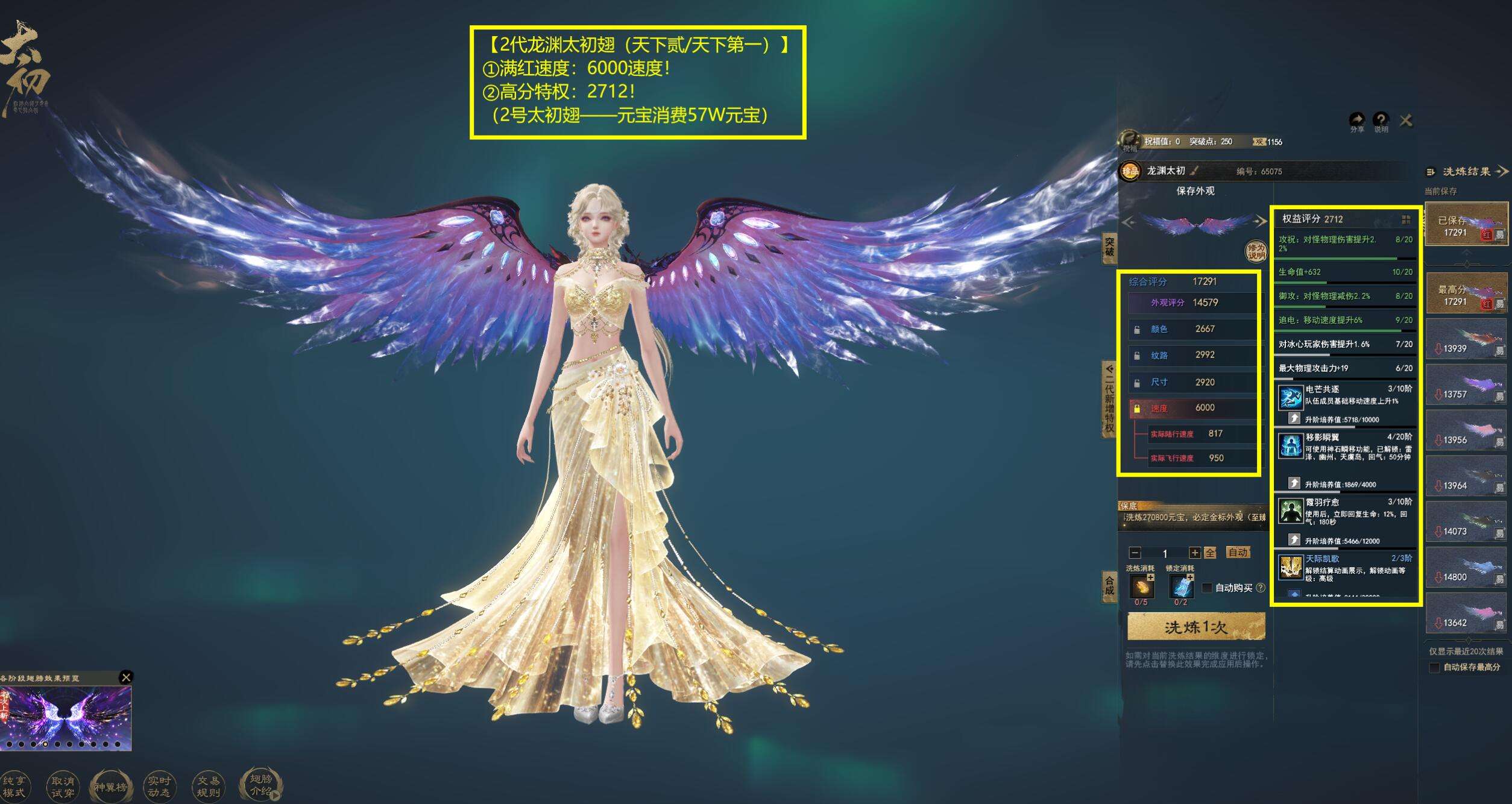1512x804 pixels.
Task: Close the wing refining panel
Action: (1406, 121)
